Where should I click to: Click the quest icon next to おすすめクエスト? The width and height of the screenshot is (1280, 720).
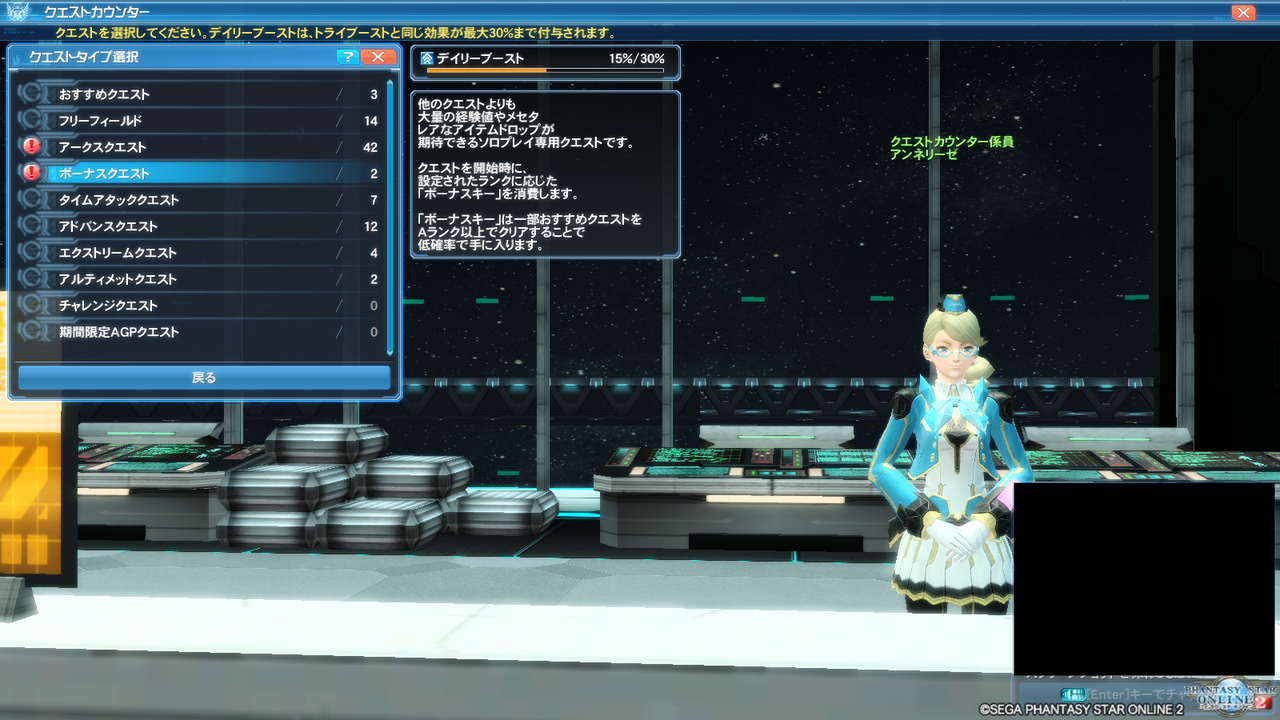(x=33, y=94)
